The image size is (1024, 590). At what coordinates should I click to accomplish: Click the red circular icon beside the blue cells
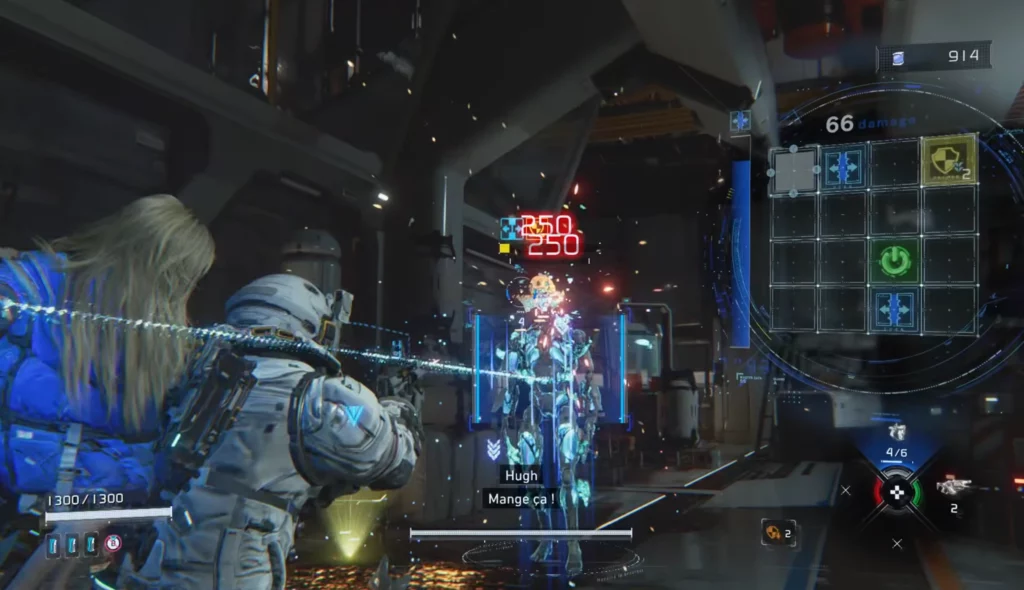point(113,543)
